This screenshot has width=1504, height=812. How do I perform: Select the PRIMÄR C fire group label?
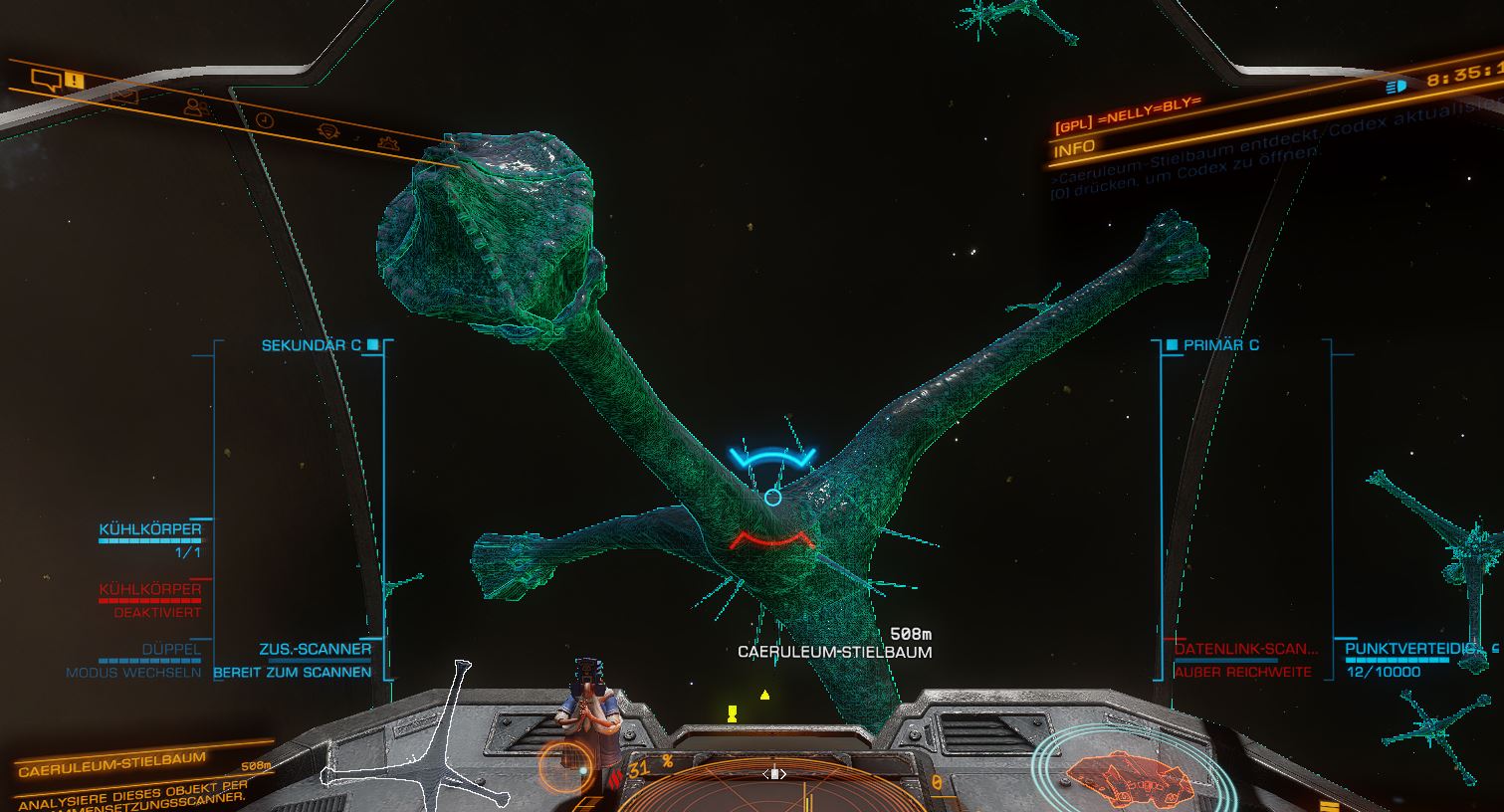[1220, 345]
